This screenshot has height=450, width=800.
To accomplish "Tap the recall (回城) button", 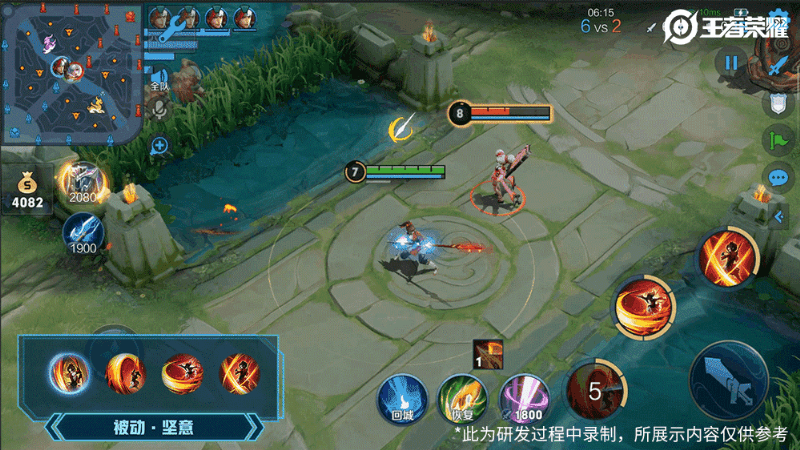I will tap(402, 397).
